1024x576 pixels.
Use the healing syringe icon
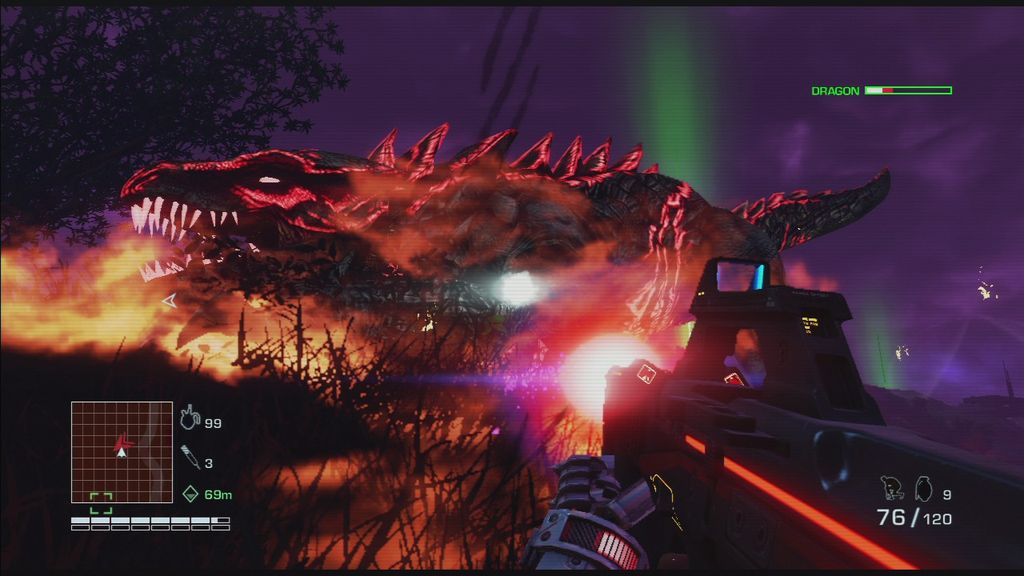pyautogui.click(x=190, y=461)
